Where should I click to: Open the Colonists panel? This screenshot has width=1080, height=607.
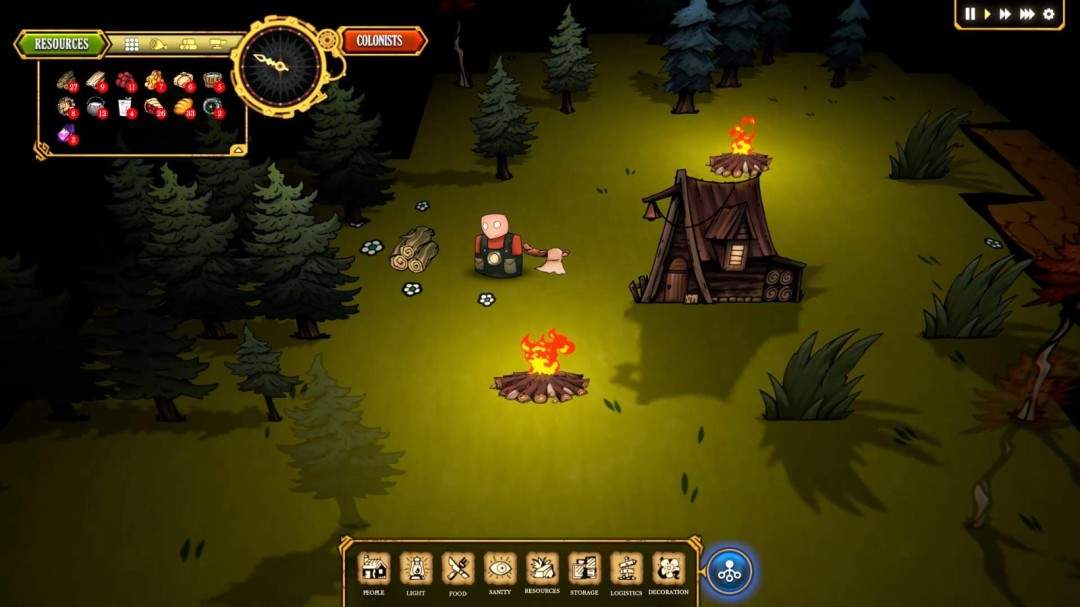click(x=380, y=41)
